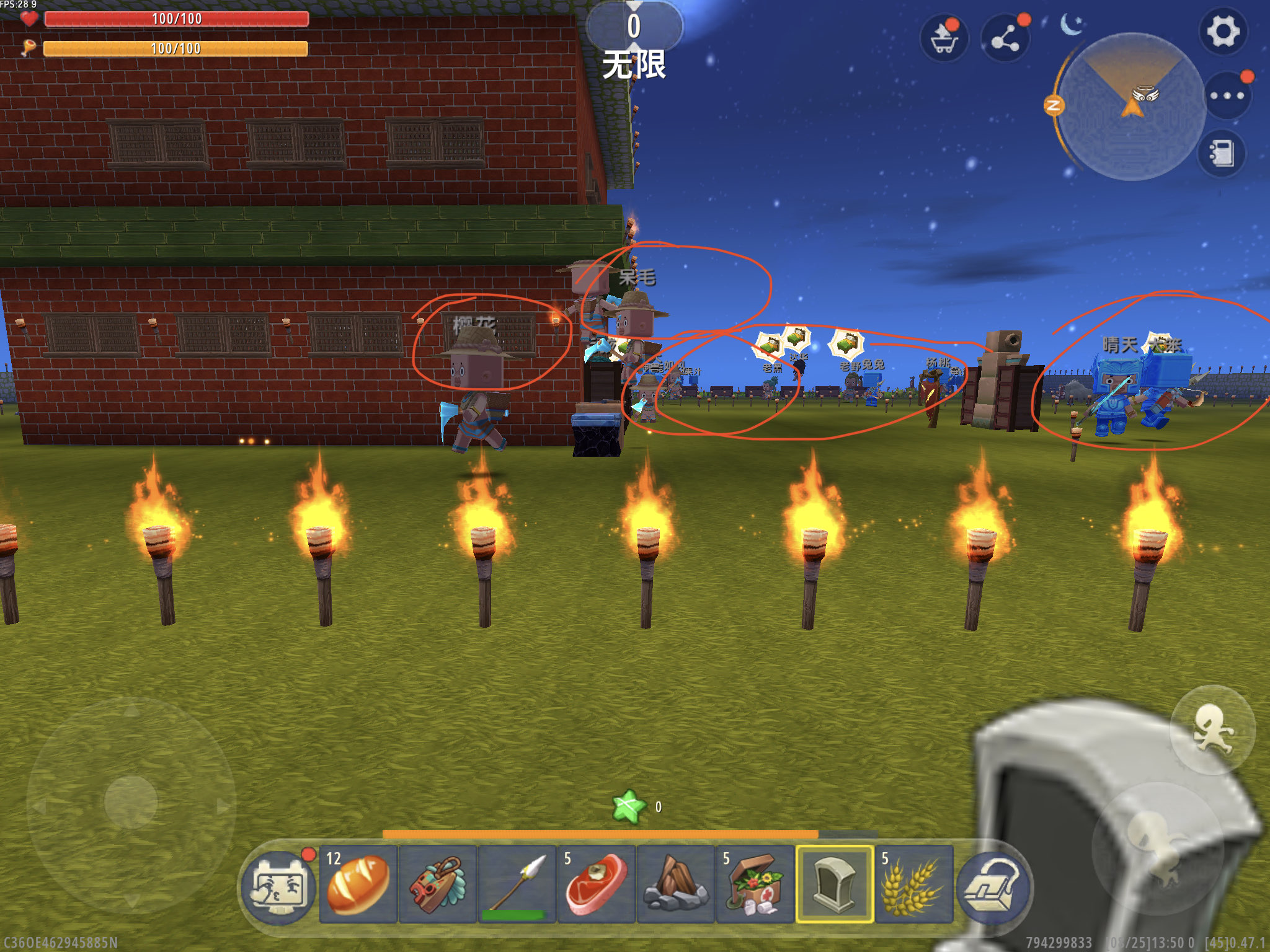Image resolution: width=1270 pixels, height=952 pixels.
Task: Open the settings gear menu
Action: [1222, 32]
